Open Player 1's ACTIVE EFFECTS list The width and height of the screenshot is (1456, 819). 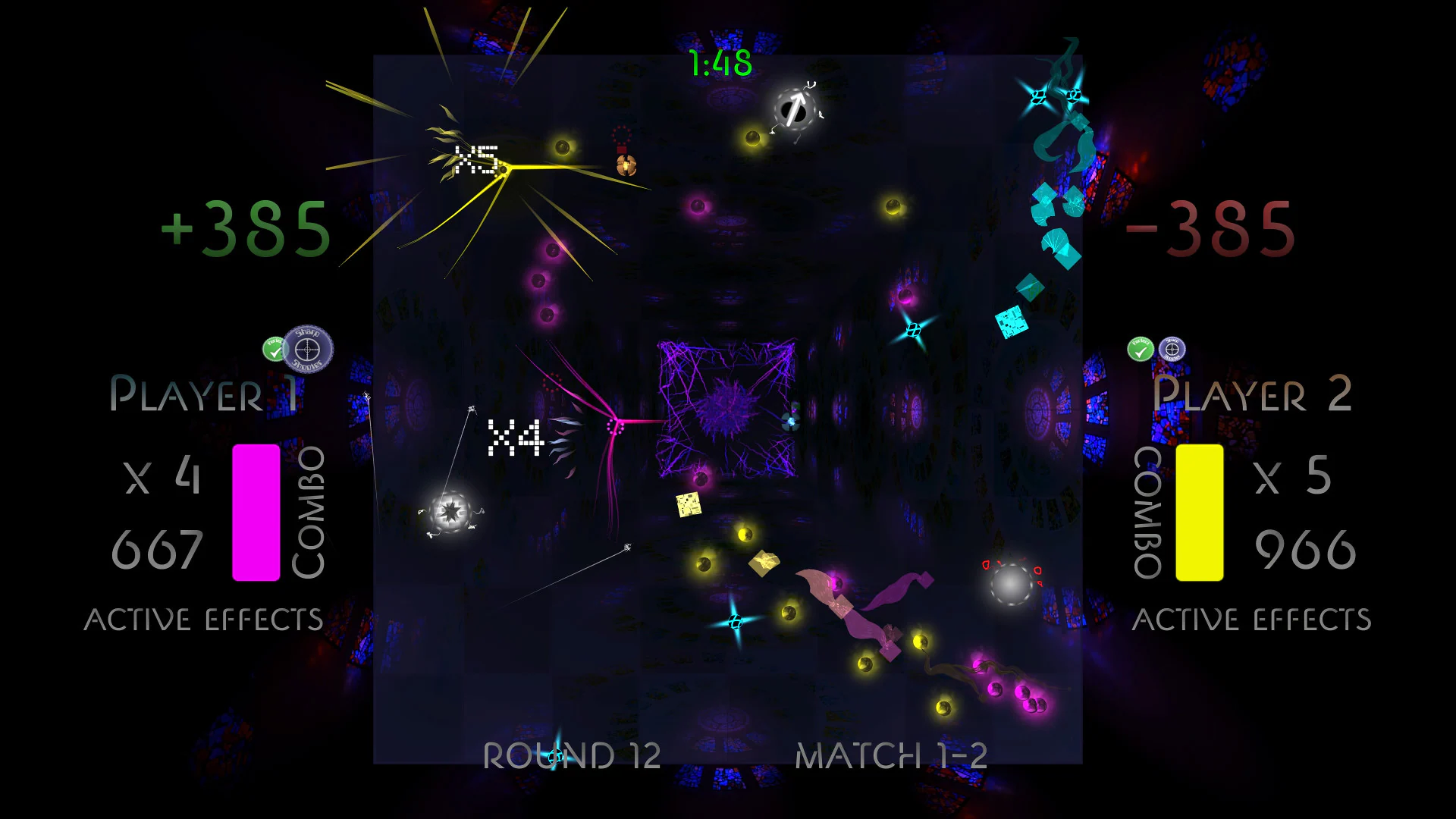pyautogui.click(x=205, y=618)
